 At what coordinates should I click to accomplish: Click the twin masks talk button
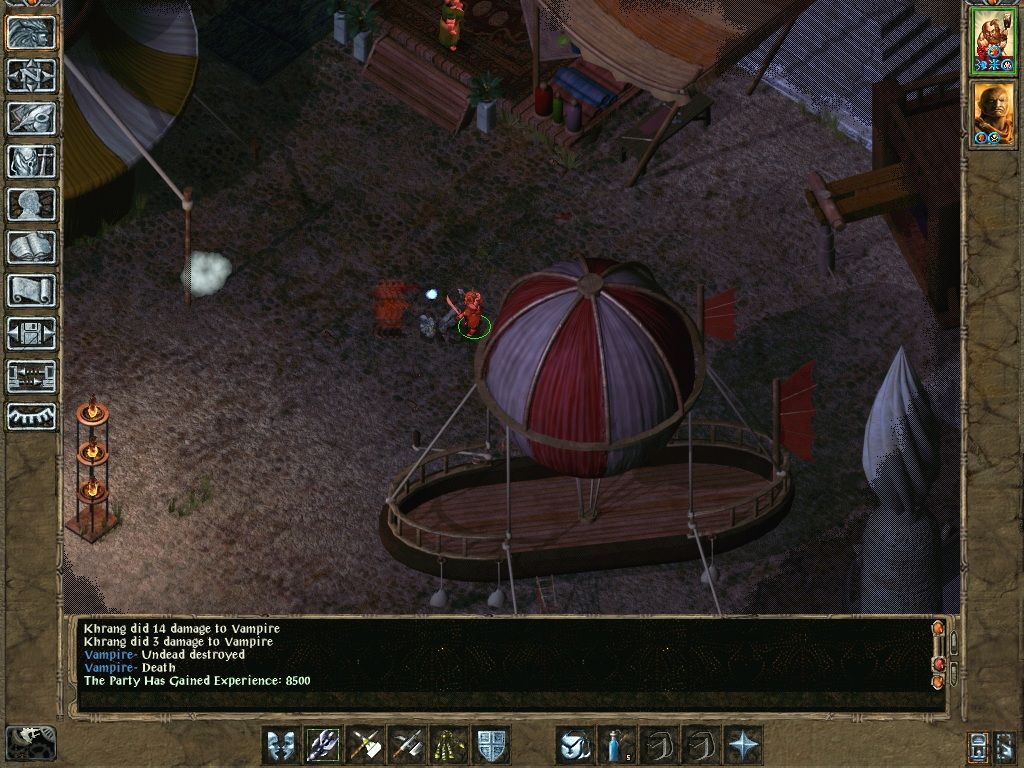[x=281, y=745]
